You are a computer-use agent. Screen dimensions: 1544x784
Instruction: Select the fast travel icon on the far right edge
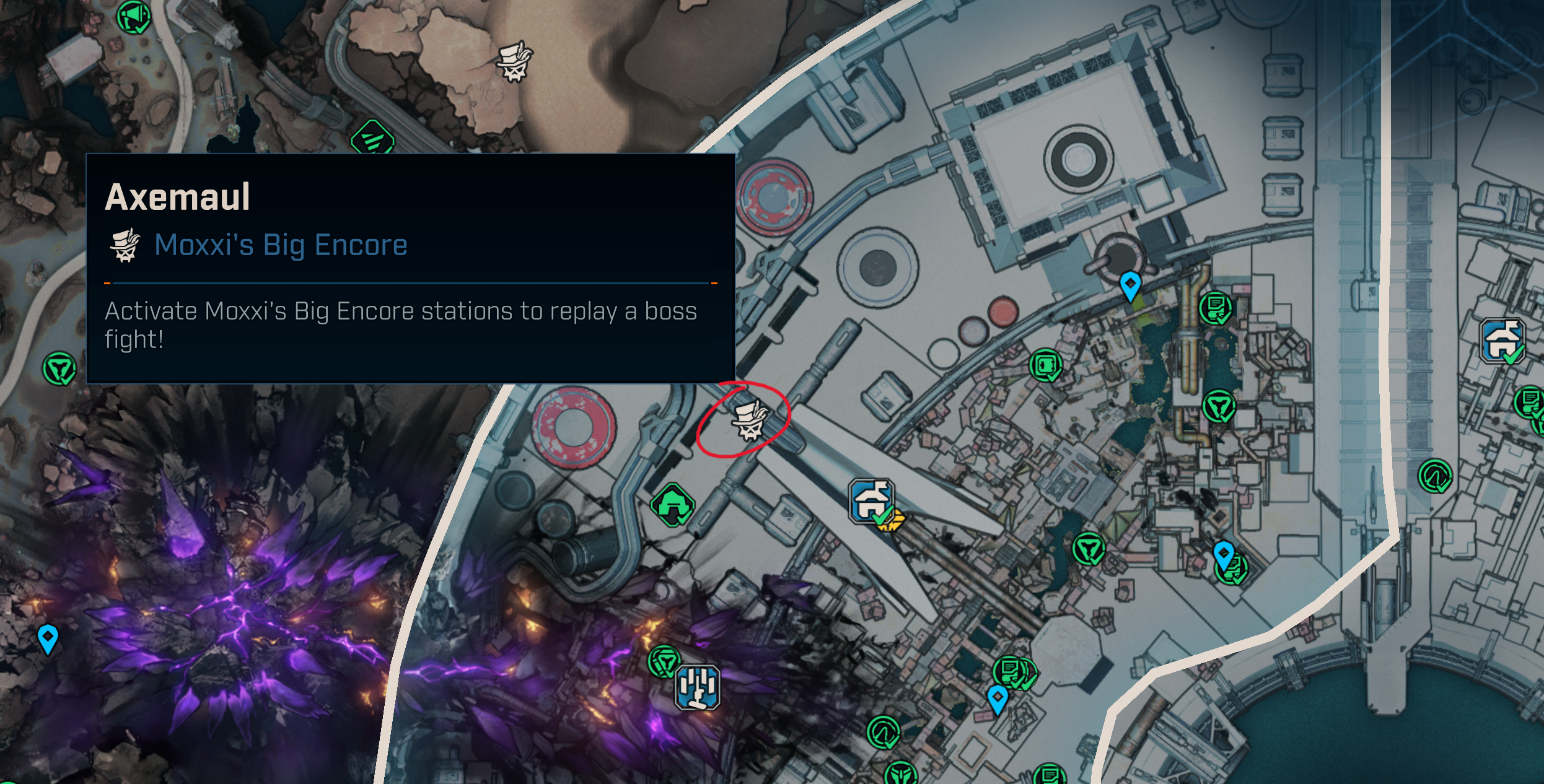pyautogui.click(x=1502, y=341)
